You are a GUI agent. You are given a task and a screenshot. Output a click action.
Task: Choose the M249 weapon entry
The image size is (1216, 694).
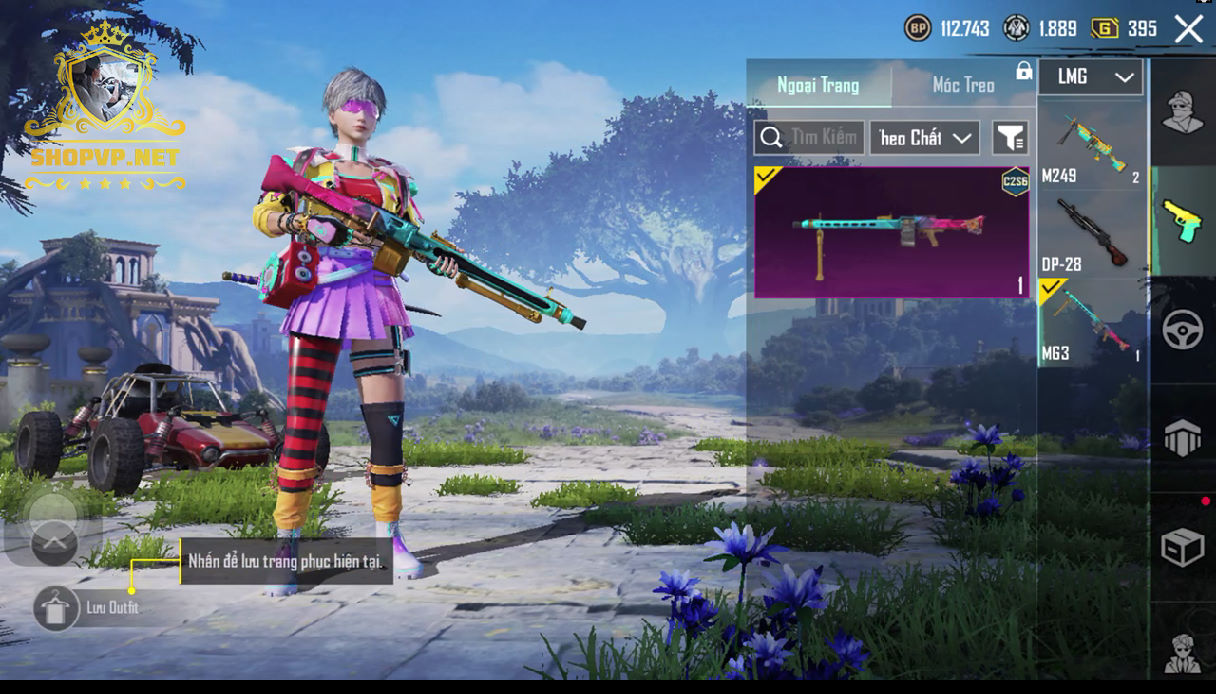click(1092, 146)
